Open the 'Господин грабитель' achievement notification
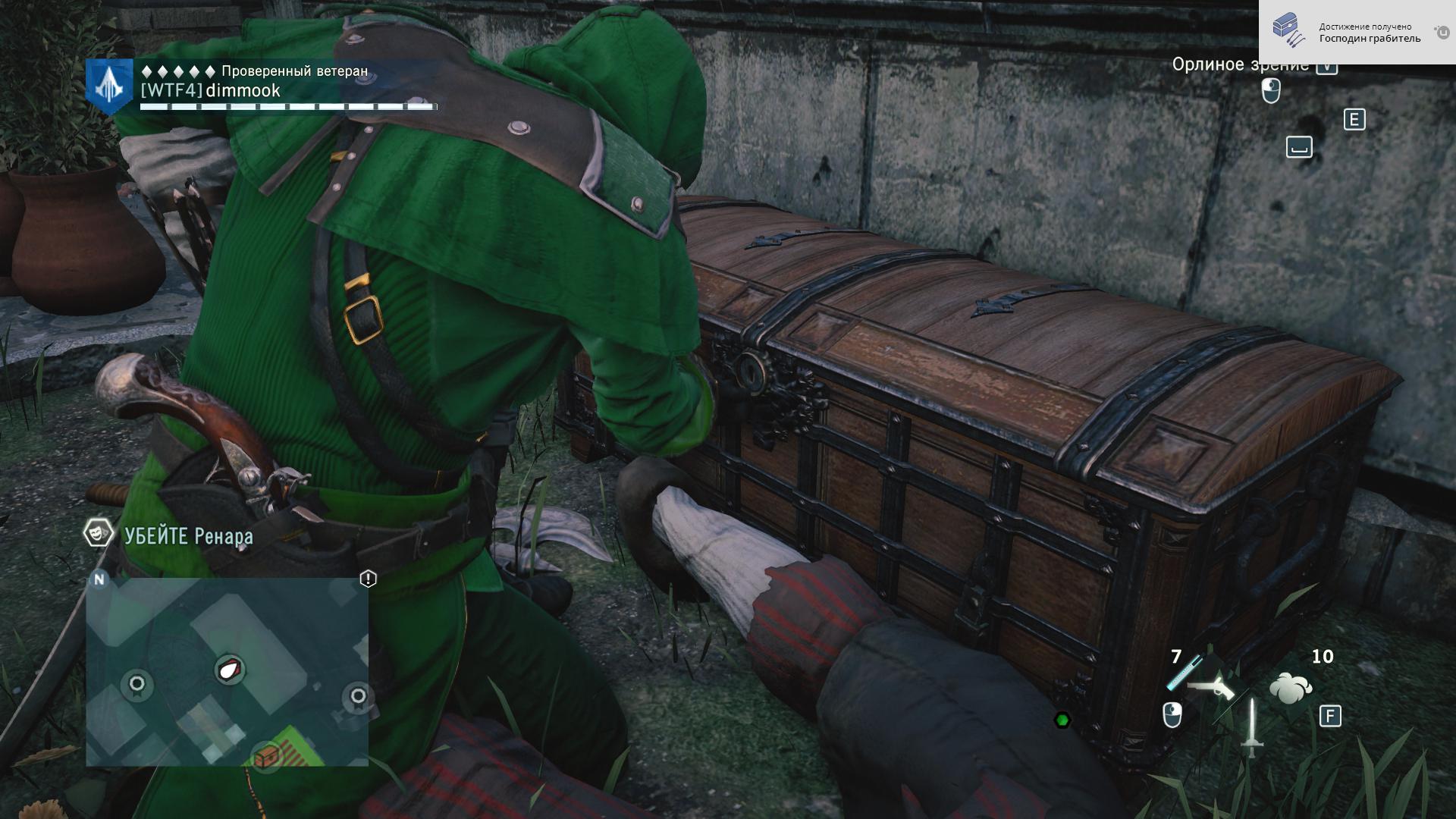 point(1357,33)
